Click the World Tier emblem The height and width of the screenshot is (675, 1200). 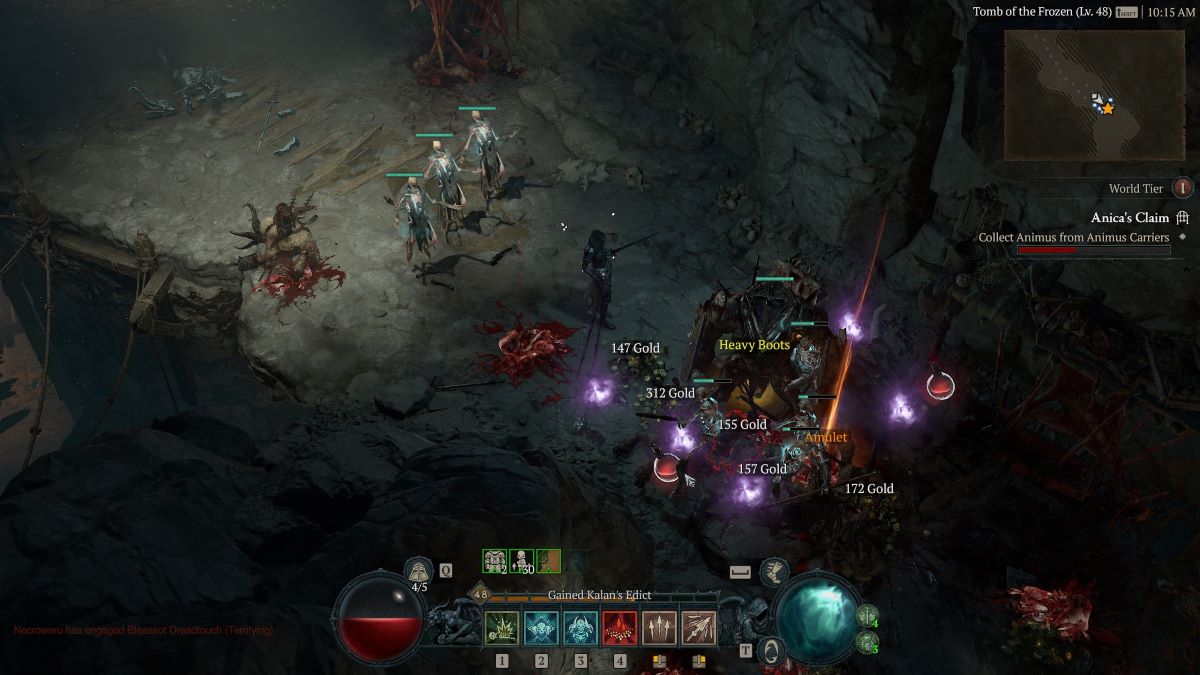pyautogui.click(x=1183, y=188)
